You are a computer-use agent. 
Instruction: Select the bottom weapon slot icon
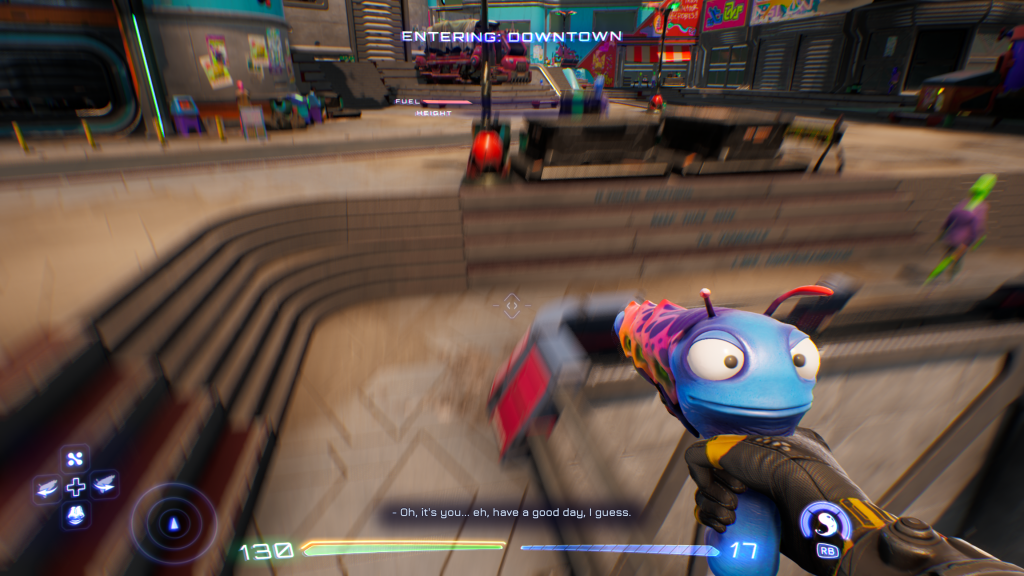76,515
